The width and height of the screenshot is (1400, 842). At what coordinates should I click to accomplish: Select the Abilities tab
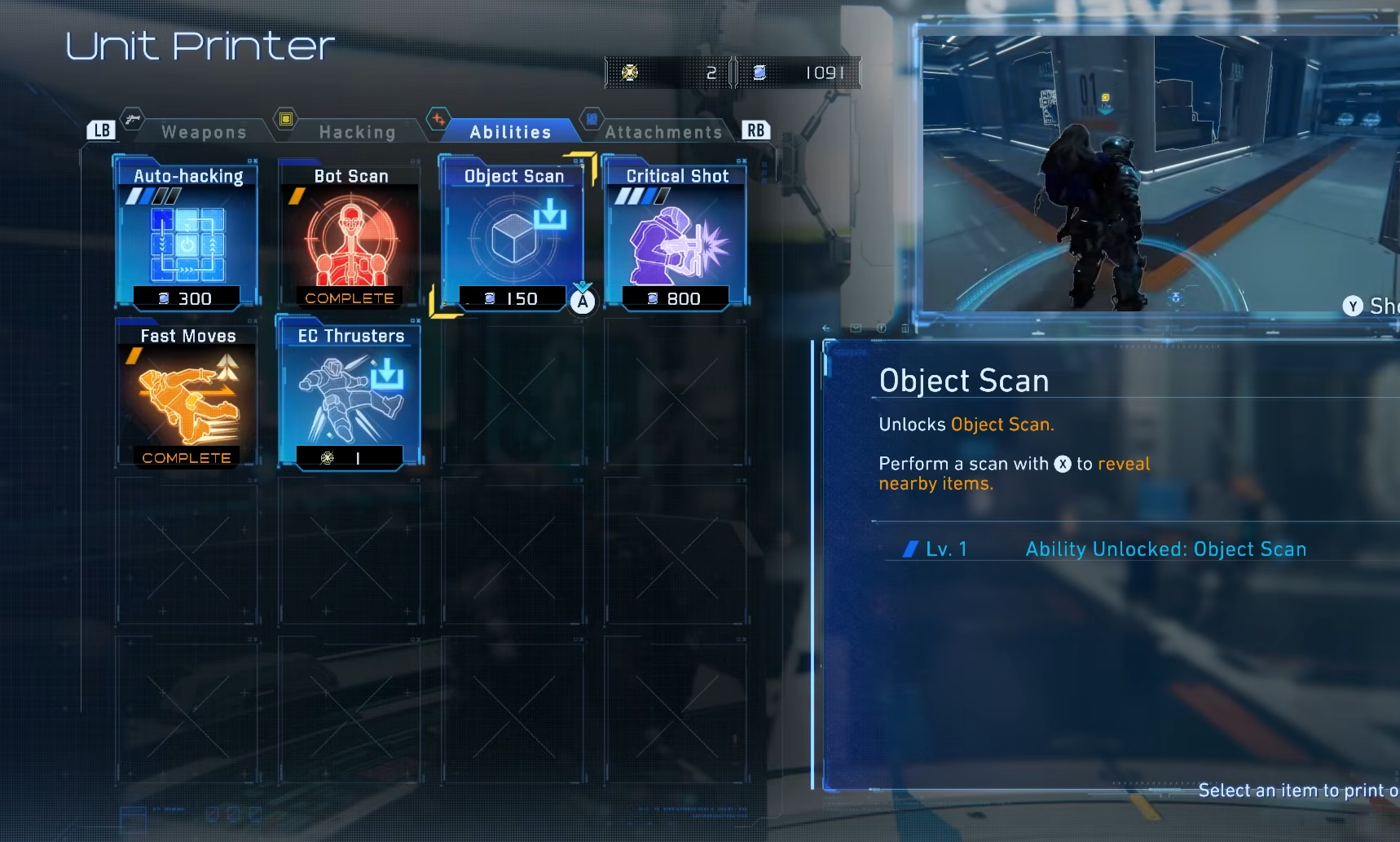[x=510, y=131]
